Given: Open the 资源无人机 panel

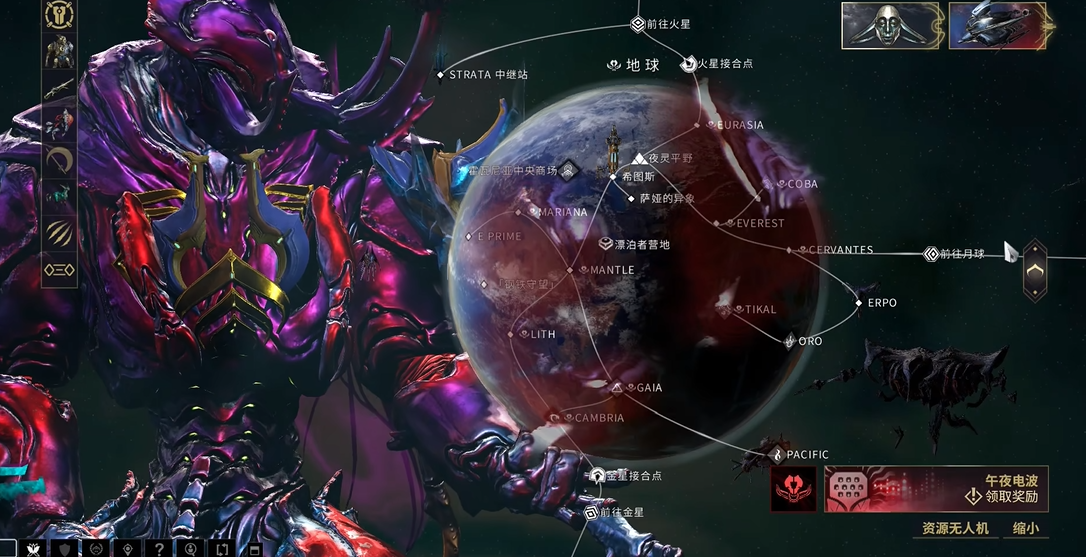Looking at the screenshot, I should tap(954, 528).
